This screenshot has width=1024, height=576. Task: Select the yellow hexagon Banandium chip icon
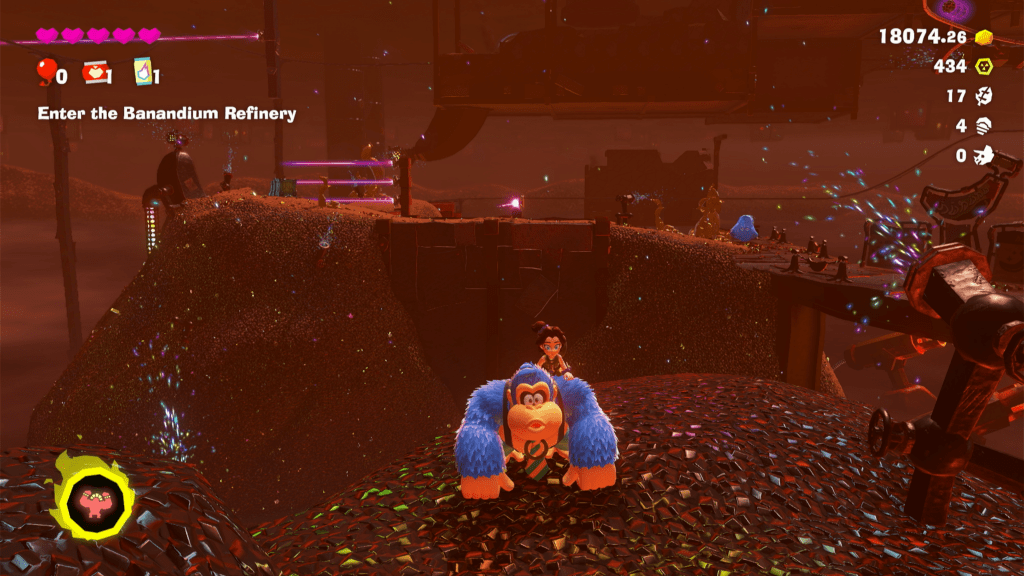(984, 67)
